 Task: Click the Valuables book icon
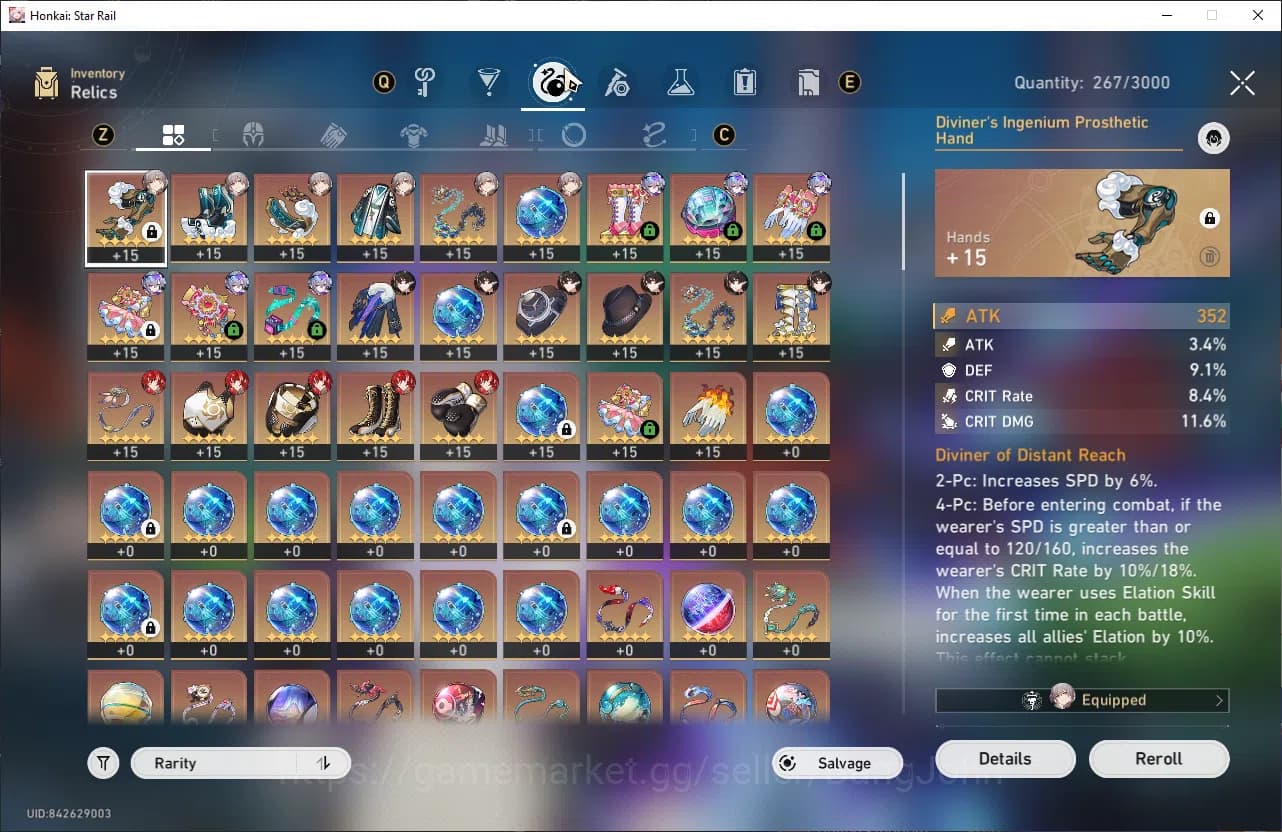click(x=809, y=83)
